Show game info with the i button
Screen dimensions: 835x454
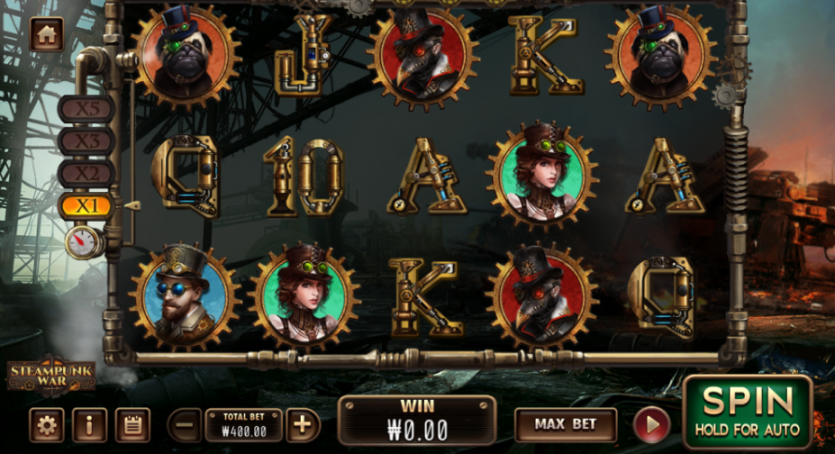(89, 425)
